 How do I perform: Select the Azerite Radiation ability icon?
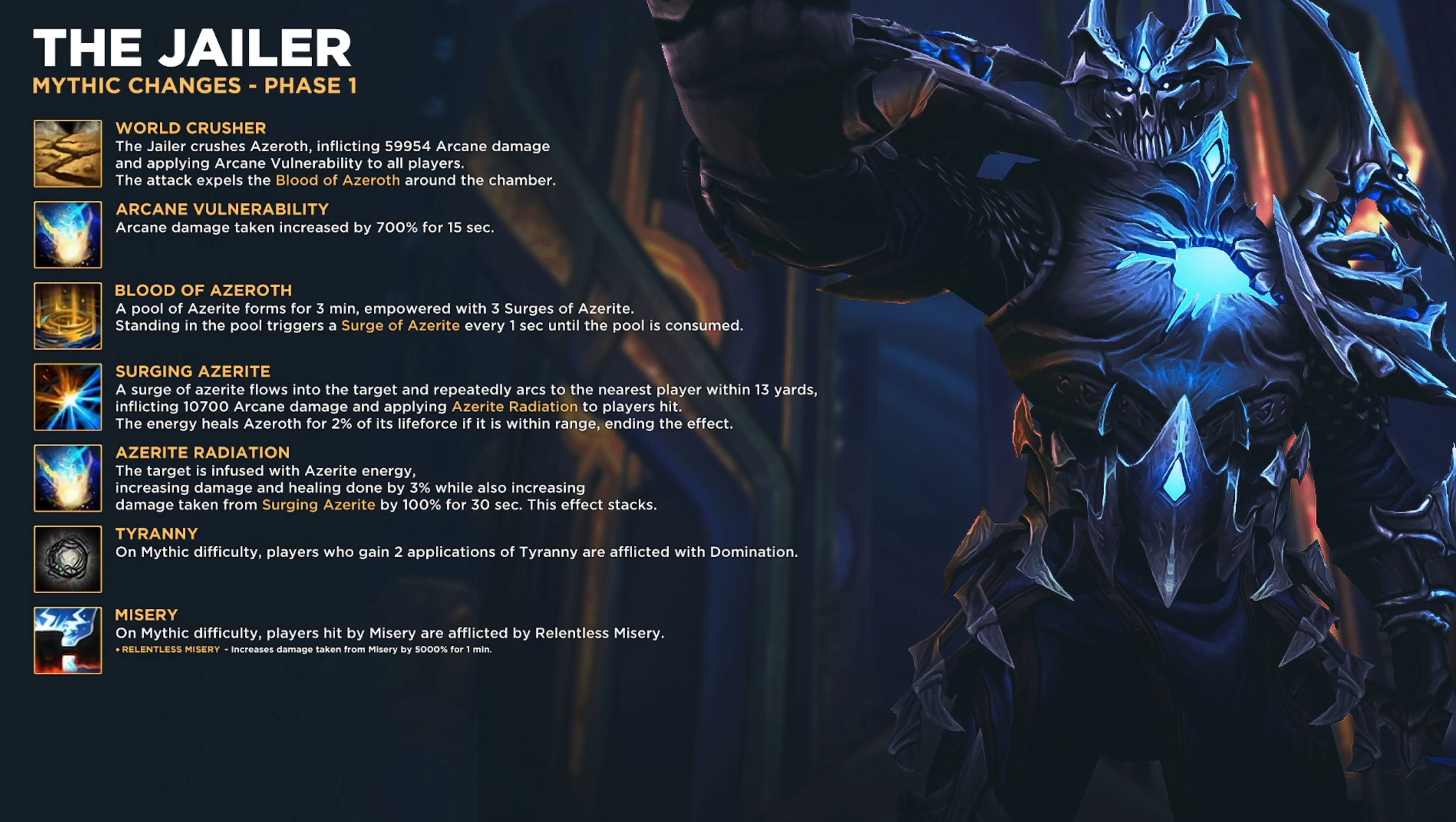[x=68, y=478]
